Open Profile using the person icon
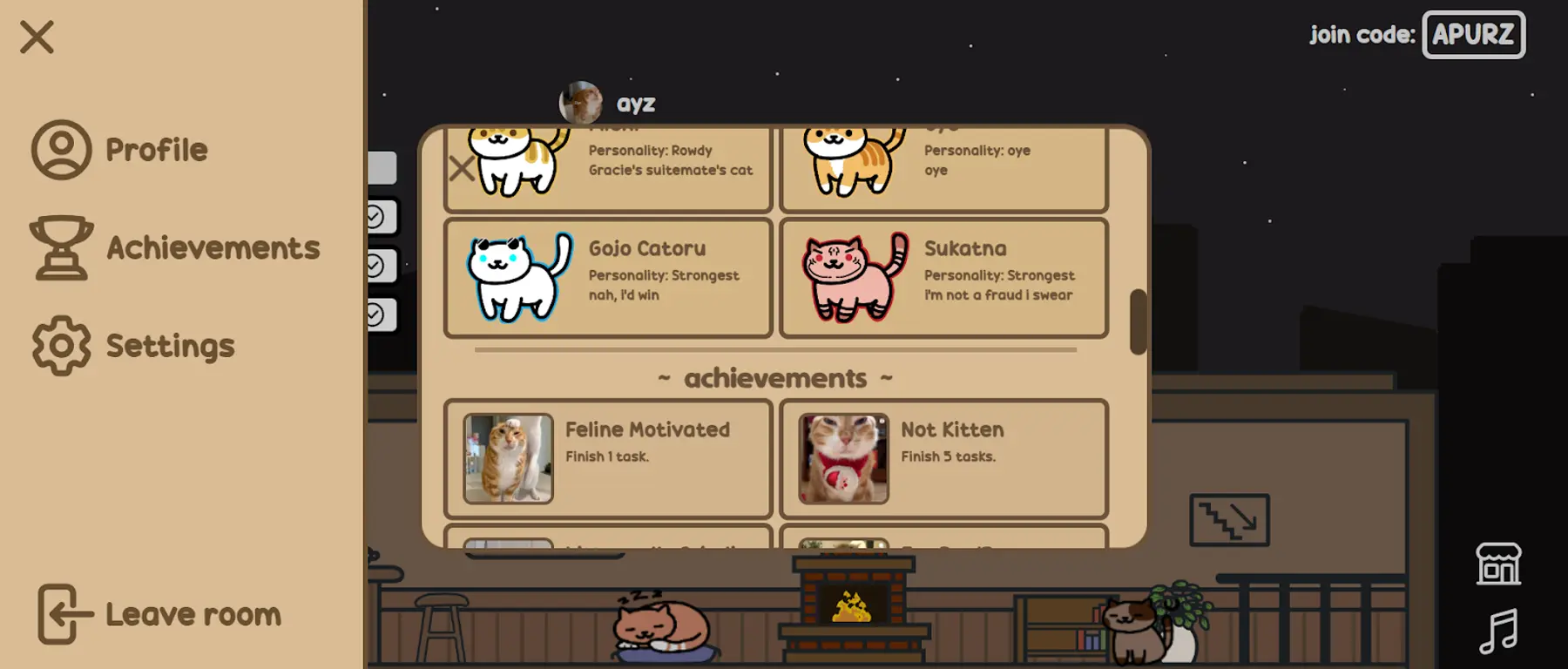1568x669 pixels. 60,148
